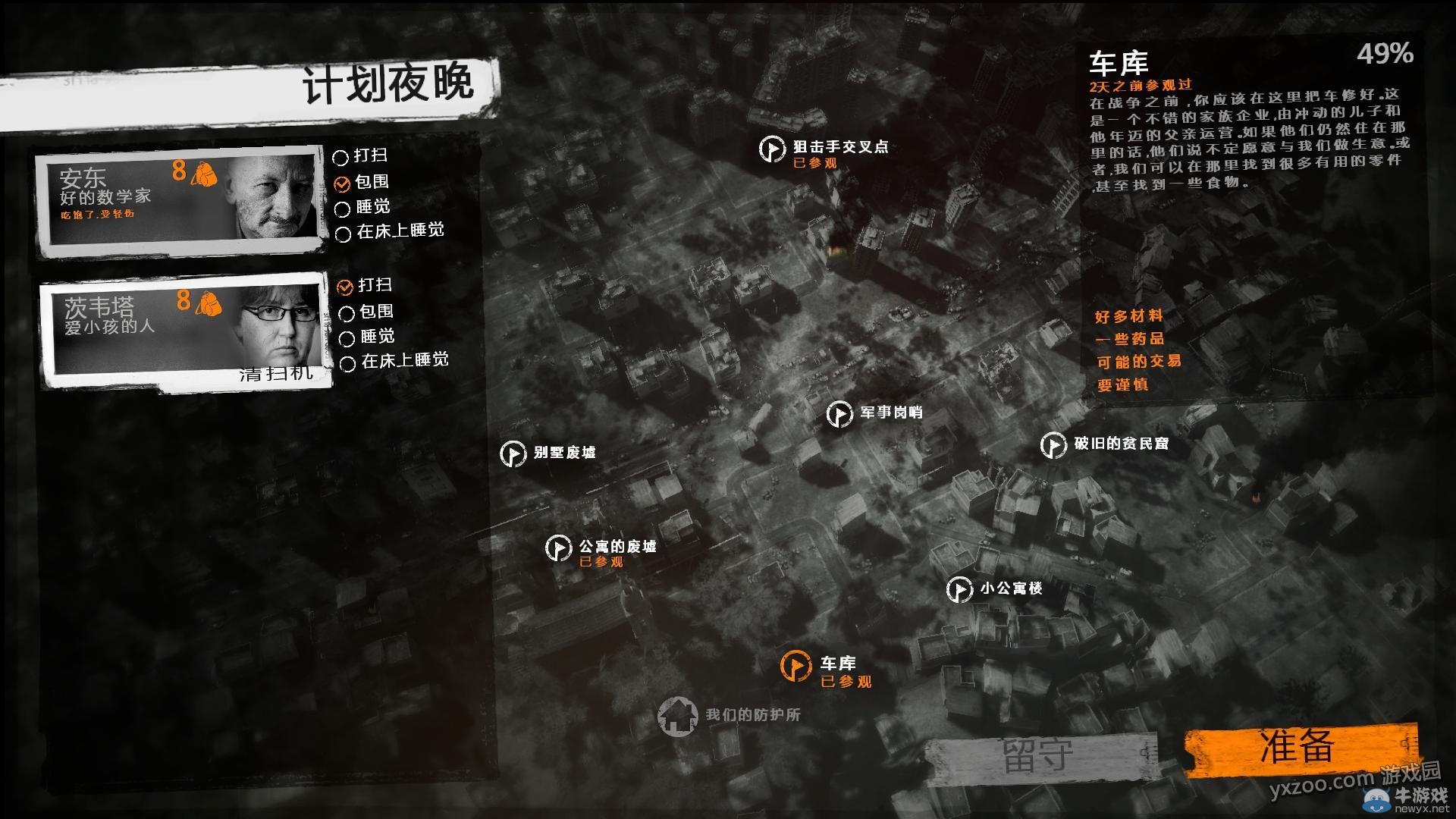Click the 清扫机 label under 茨韦塔's card
The image size is (1456, 819).
(275, 375)
